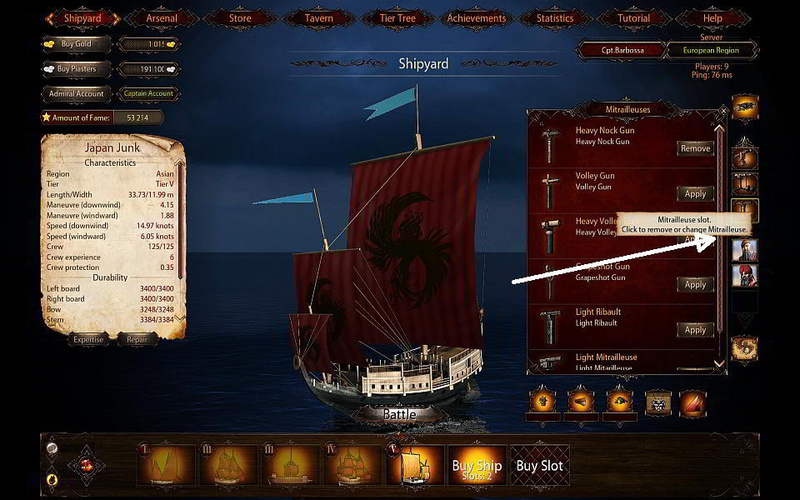The width and height of the screenshot is (800, 500).
Task: Click the Buy Gold button
Action: [x=77, y=44]
